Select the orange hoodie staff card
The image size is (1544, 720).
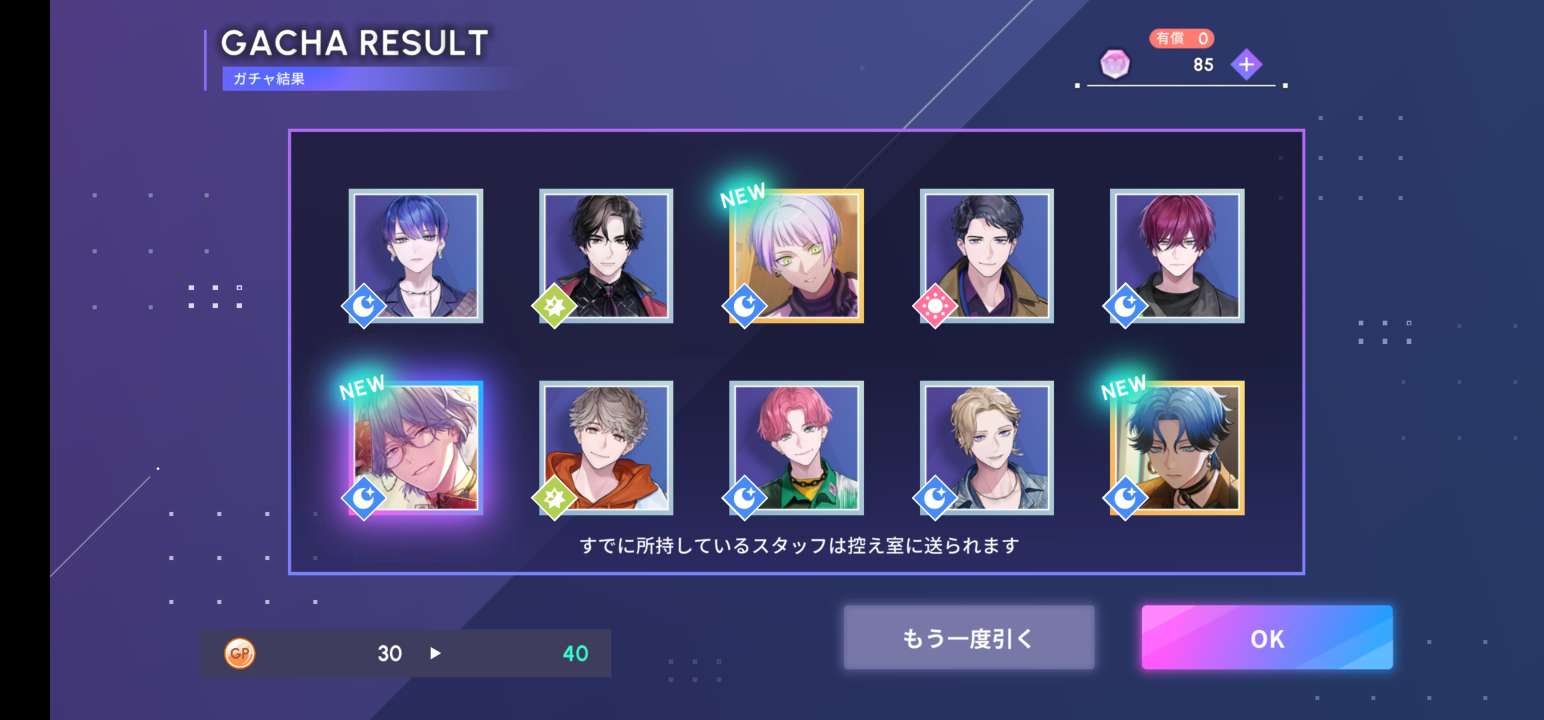606,448
